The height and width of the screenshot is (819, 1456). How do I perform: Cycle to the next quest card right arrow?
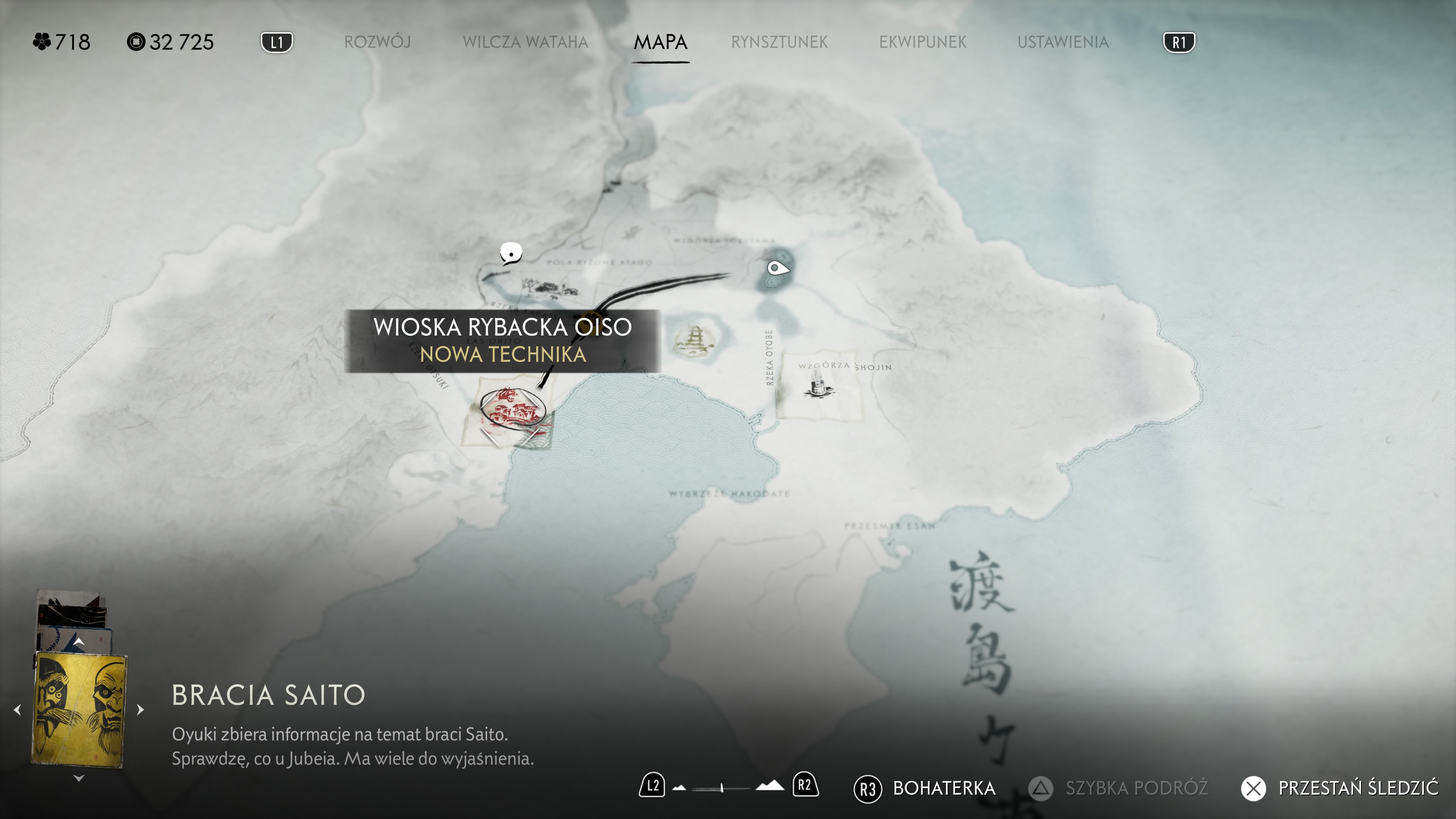point(141,709)
